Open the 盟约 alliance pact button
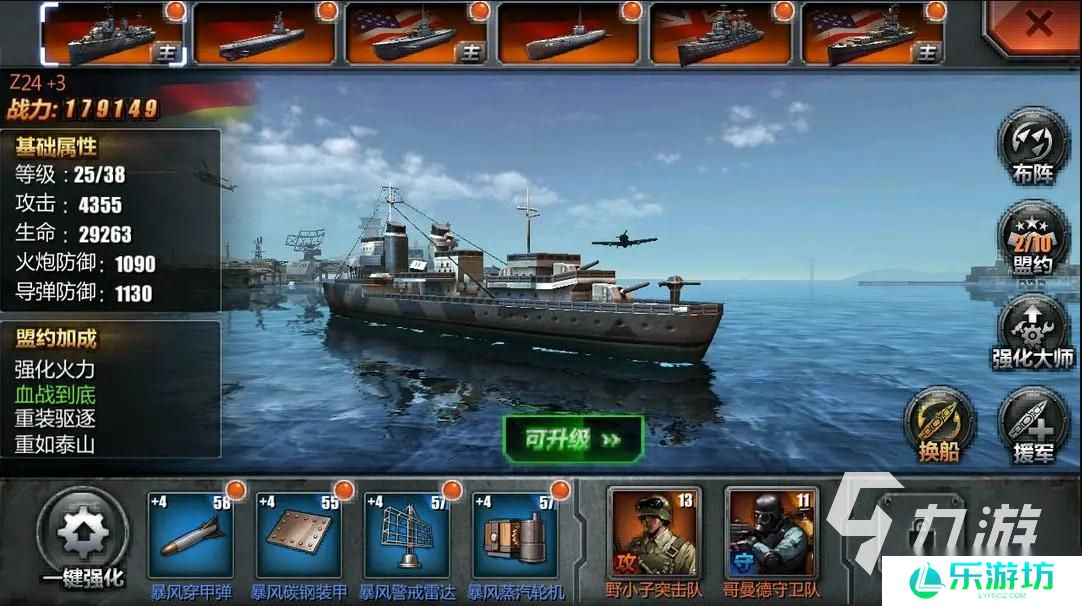Image resolution: width=1082 pixels, height=606 pixels. [1033, 238]
